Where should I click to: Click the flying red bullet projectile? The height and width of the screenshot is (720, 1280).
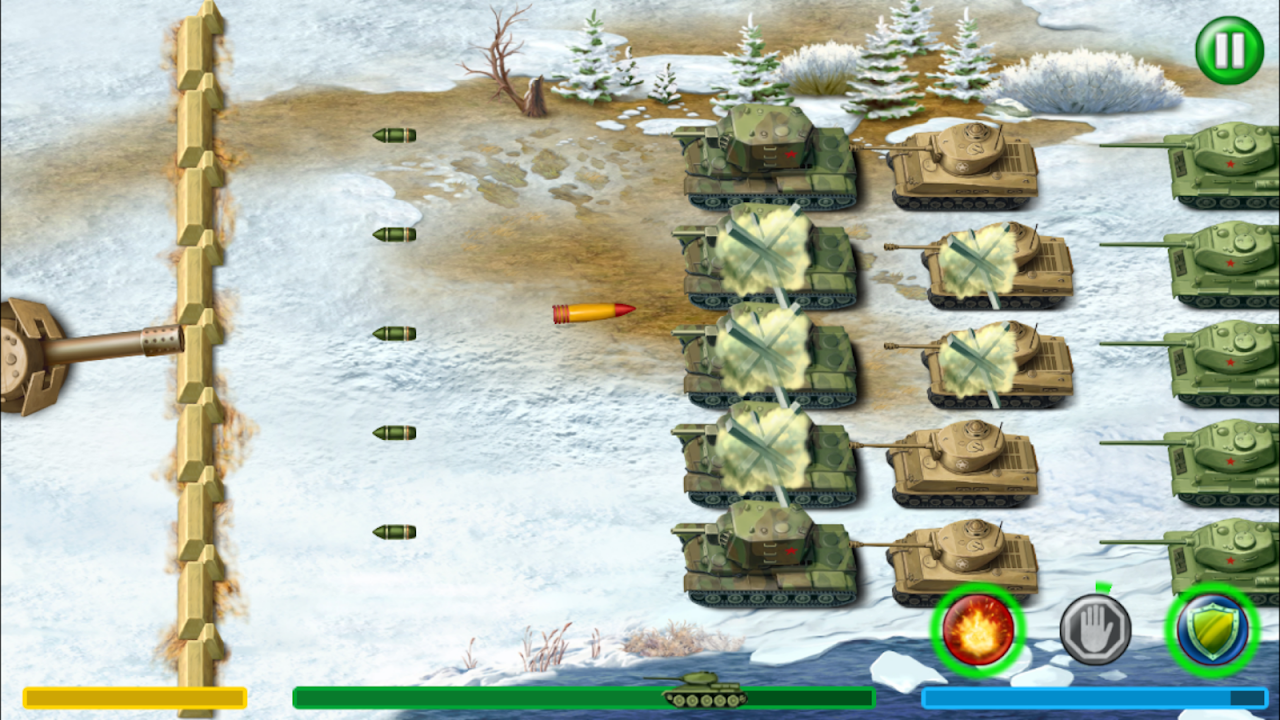click(x=593, y=312)
